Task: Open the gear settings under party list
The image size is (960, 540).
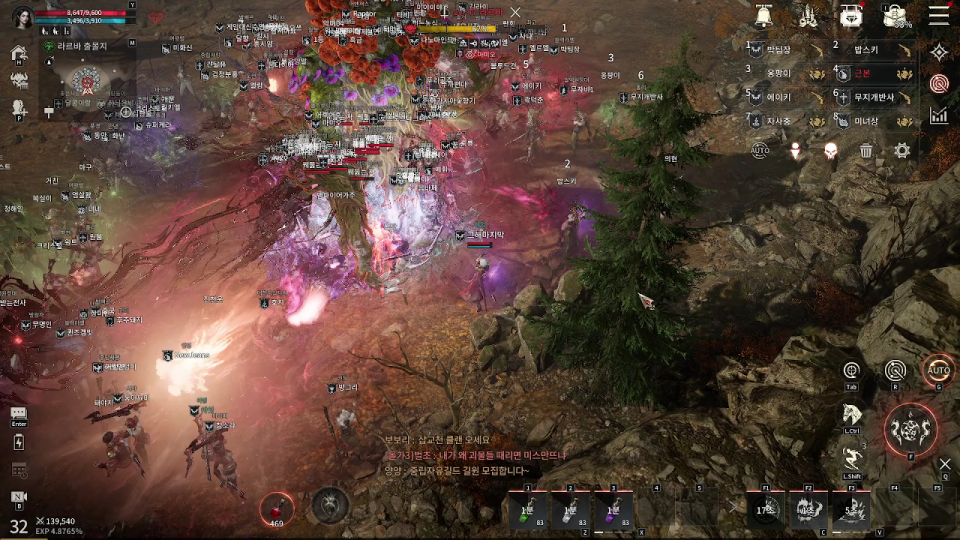Action: [902, 150]
